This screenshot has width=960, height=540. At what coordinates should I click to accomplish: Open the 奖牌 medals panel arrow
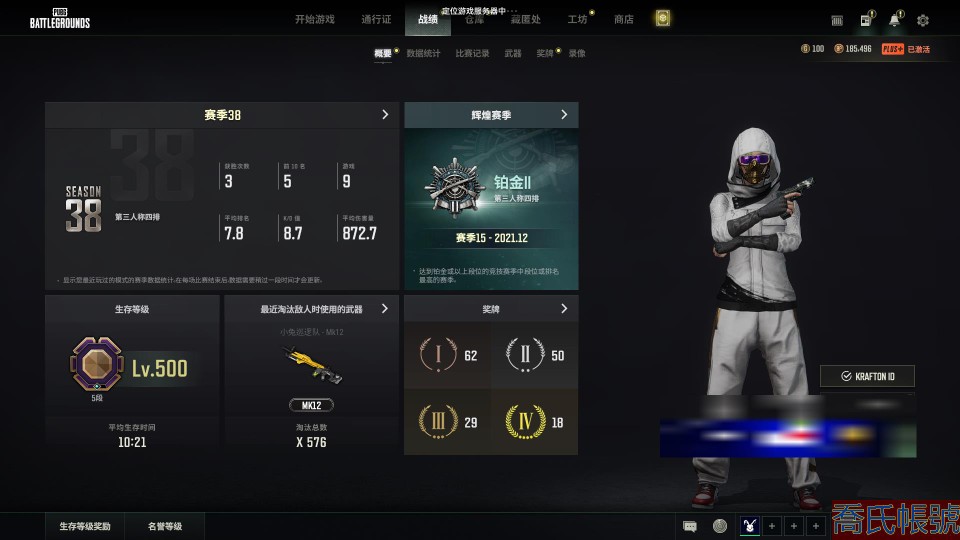[564, 308]
